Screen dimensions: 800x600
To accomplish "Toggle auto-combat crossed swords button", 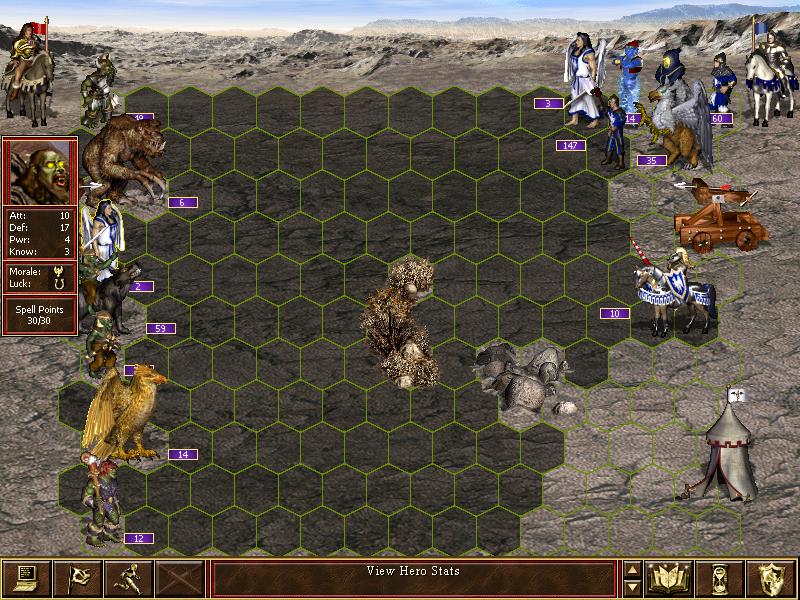I will coord(180,578).
